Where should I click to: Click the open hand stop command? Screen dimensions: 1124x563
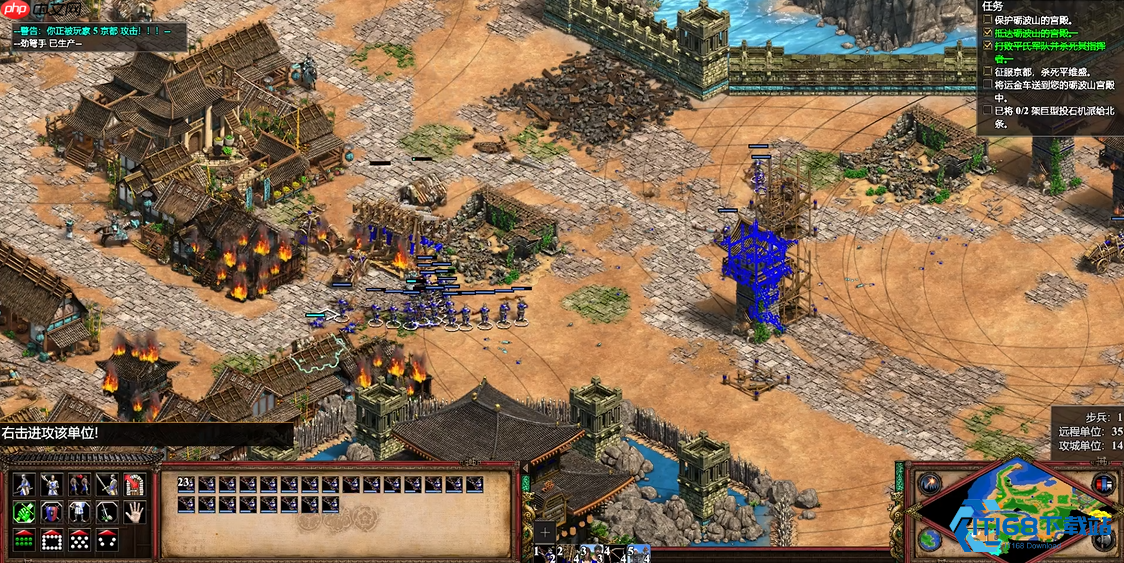tap(133, 513)
